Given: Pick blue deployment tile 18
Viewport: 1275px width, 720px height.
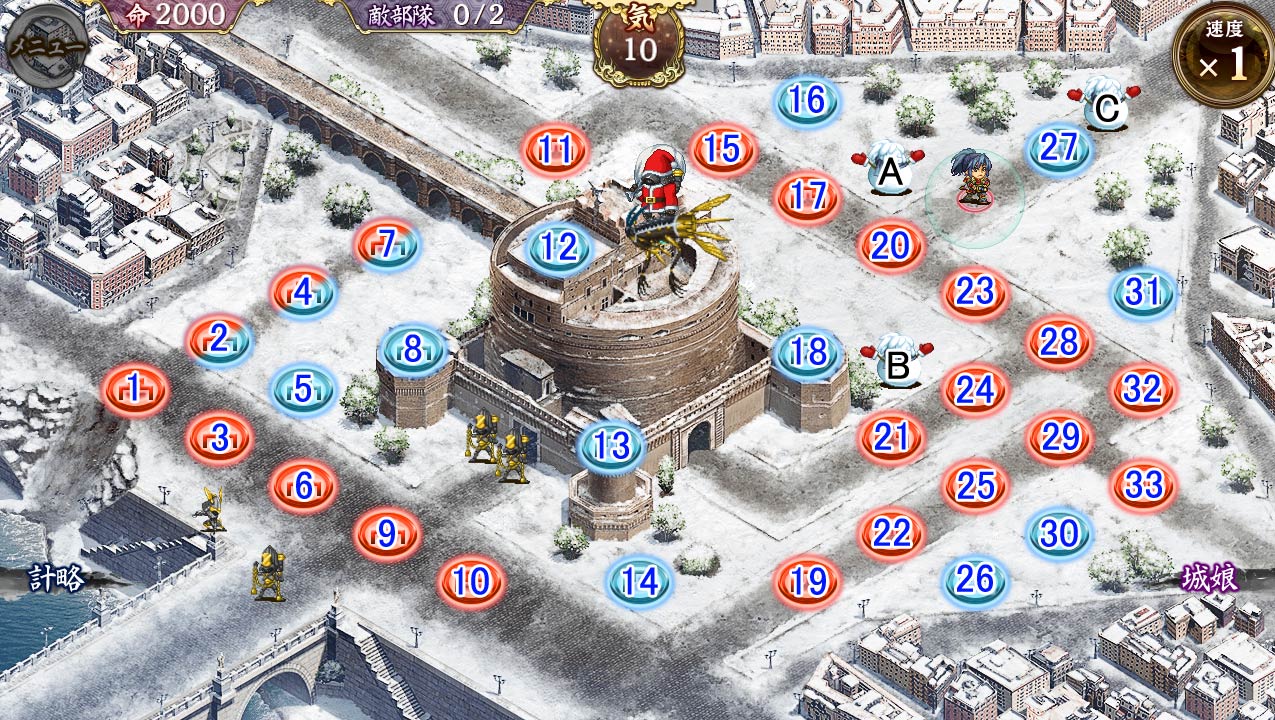Looking at the screenshot, I should point(807,352).
